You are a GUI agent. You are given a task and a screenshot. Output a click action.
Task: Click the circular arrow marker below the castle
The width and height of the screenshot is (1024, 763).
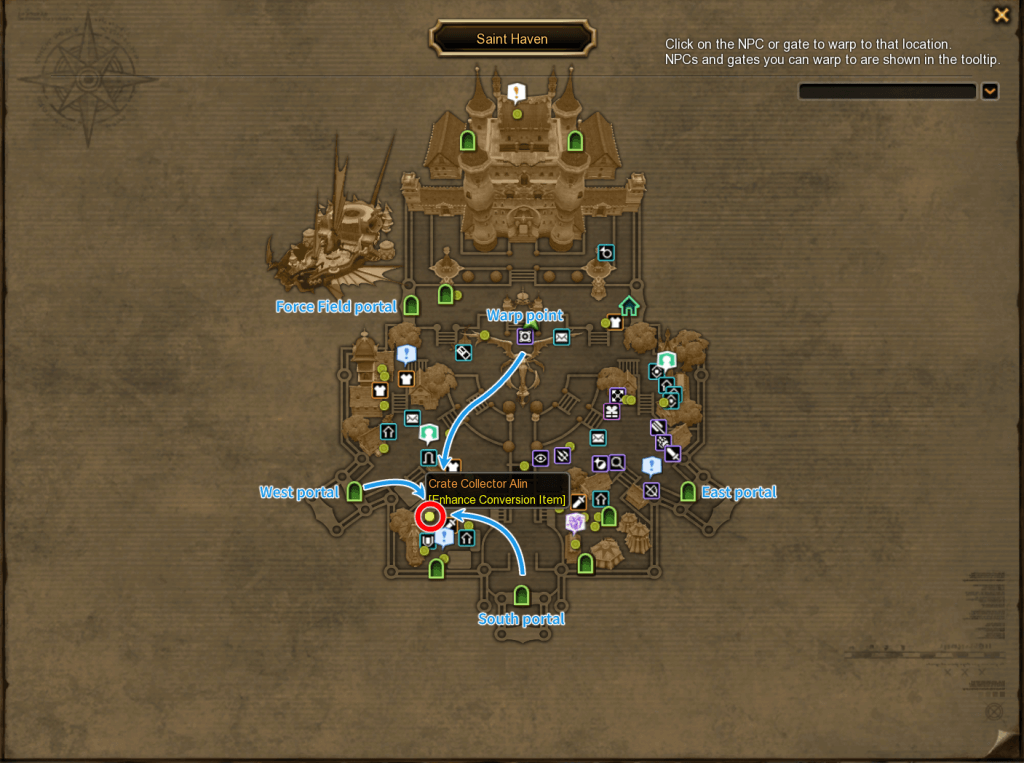605,253
